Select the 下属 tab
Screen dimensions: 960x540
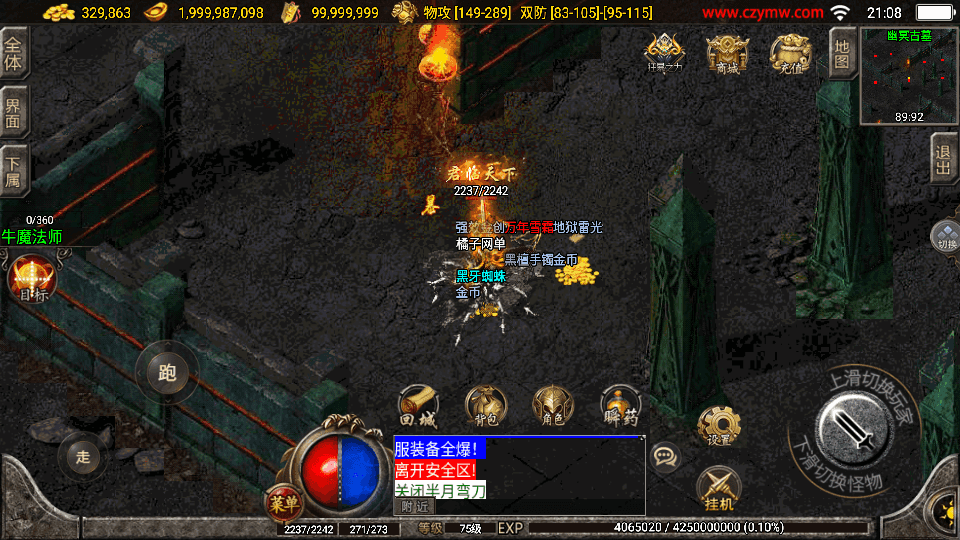[14, 167]
